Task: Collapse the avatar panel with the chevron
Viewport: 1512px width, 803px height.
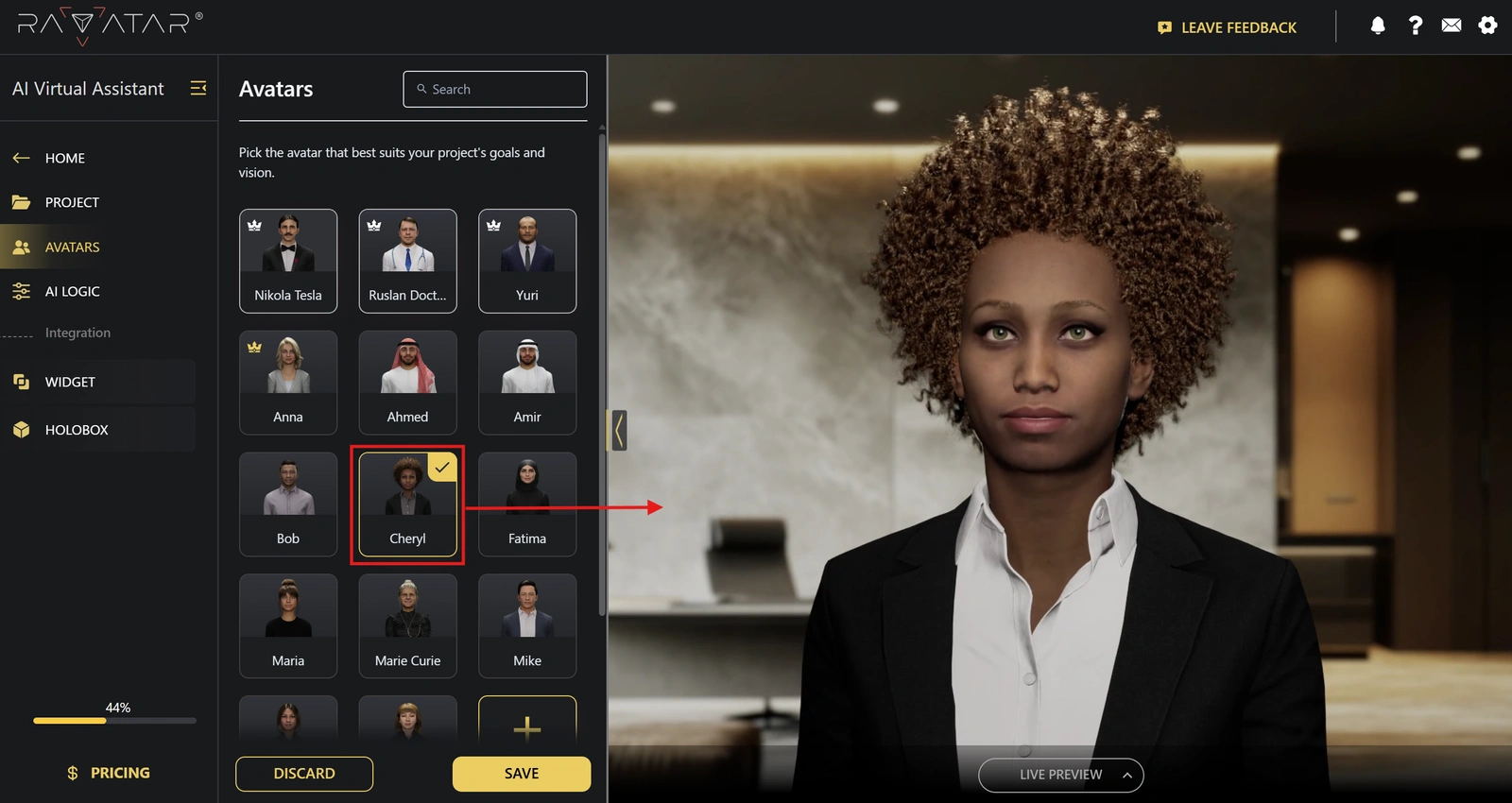Action: tap(617, 429)
